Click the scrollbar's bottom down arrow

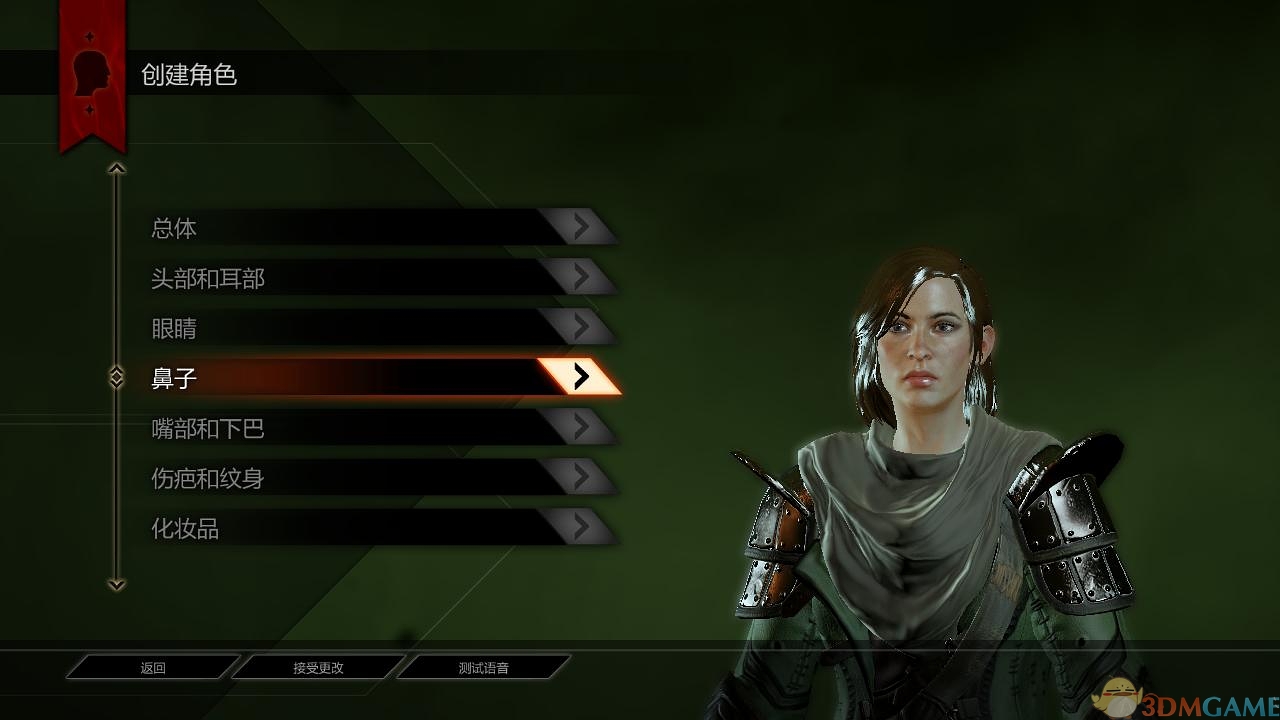coord(117,584)
